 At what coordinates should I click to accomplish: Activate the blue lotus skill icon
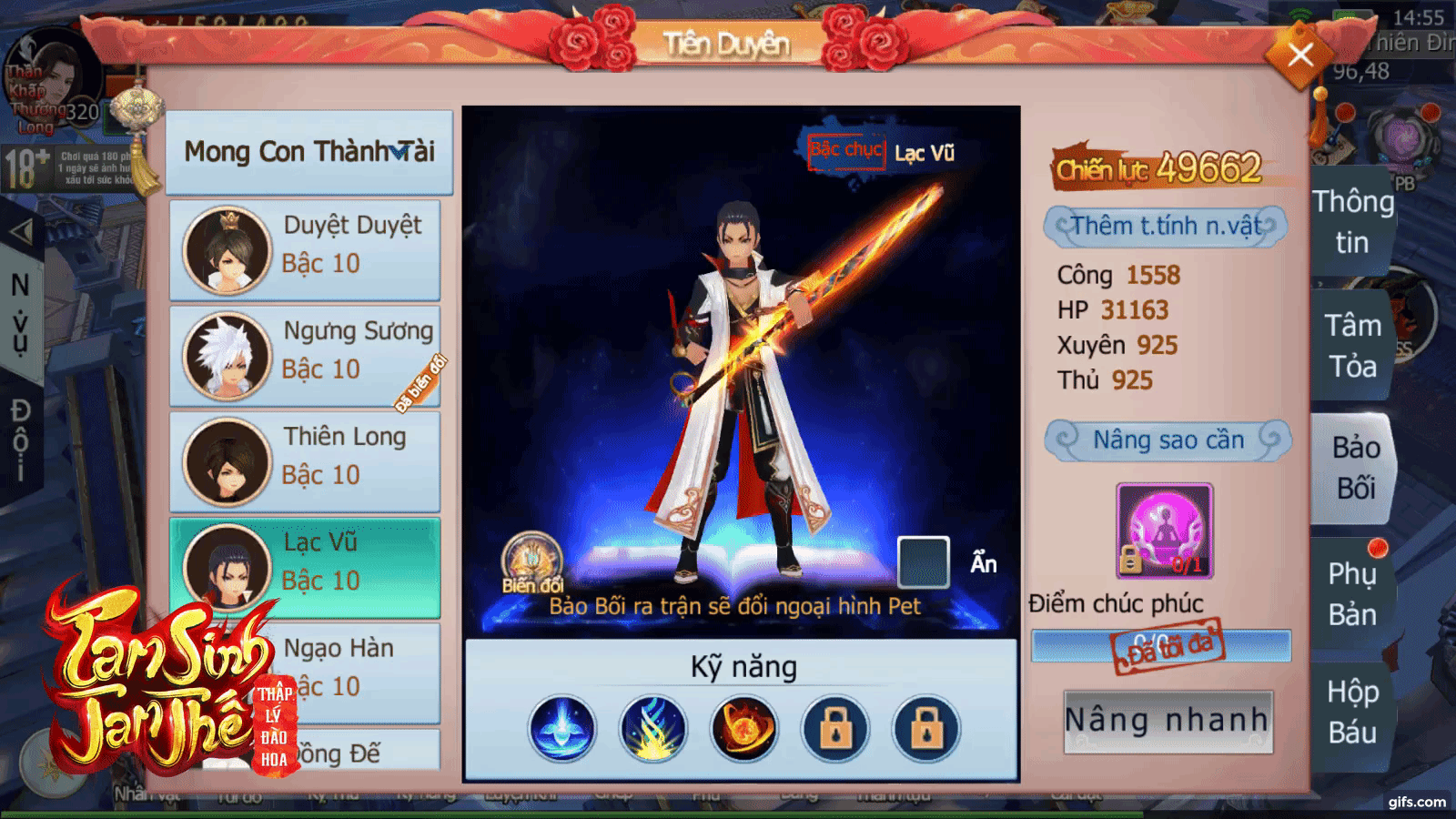coord(562,729)
